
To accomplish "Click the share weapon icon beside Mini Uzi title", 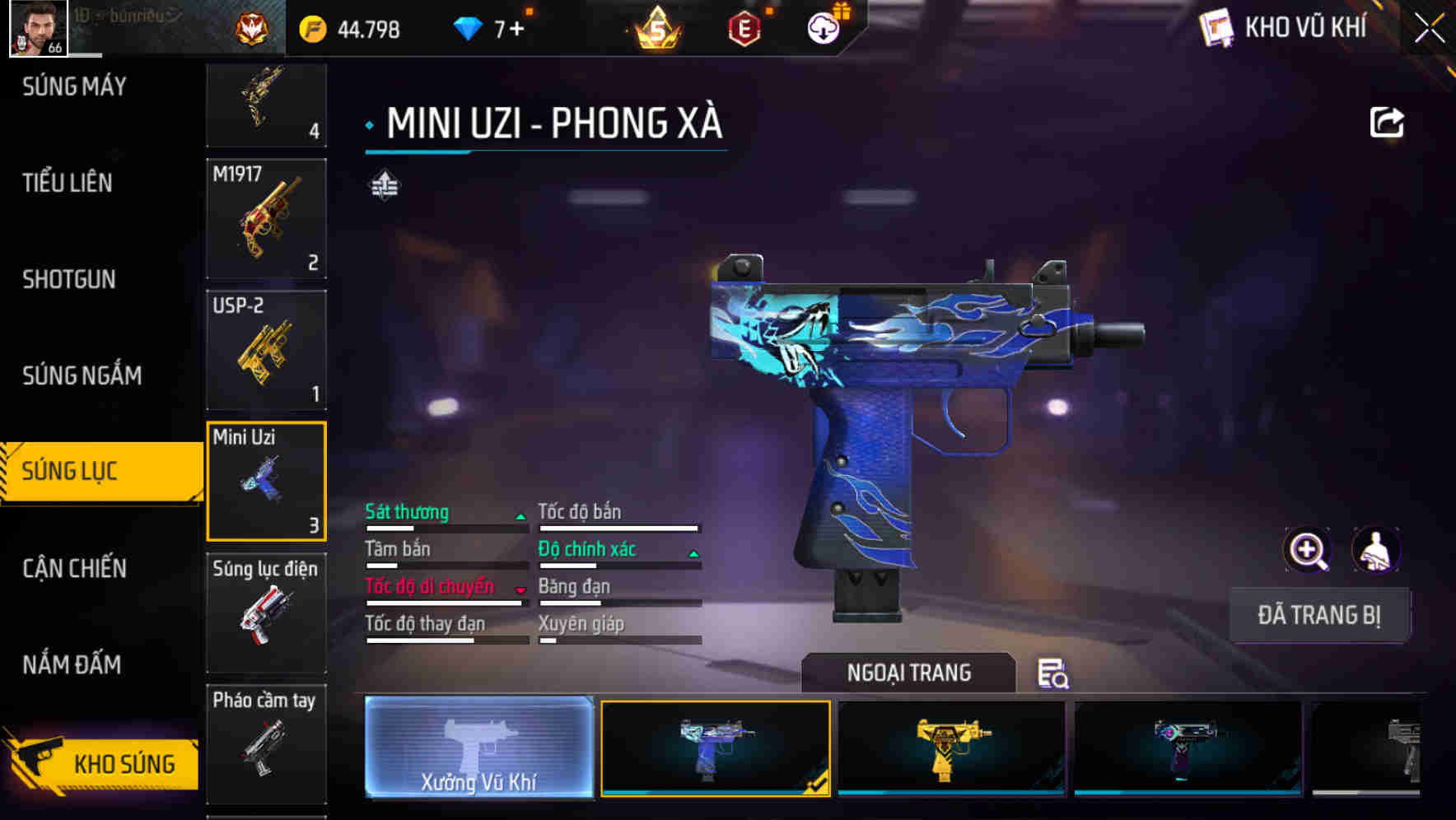I will coord(1386,121).
